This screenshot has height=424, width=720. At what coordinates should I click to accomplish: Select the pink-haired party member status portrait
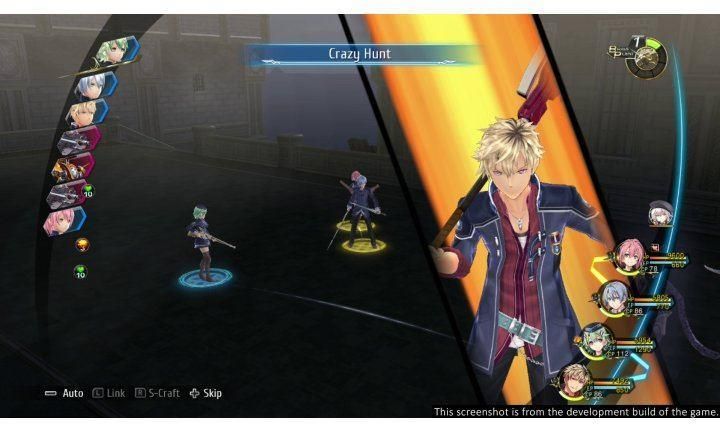pos(628,255)
